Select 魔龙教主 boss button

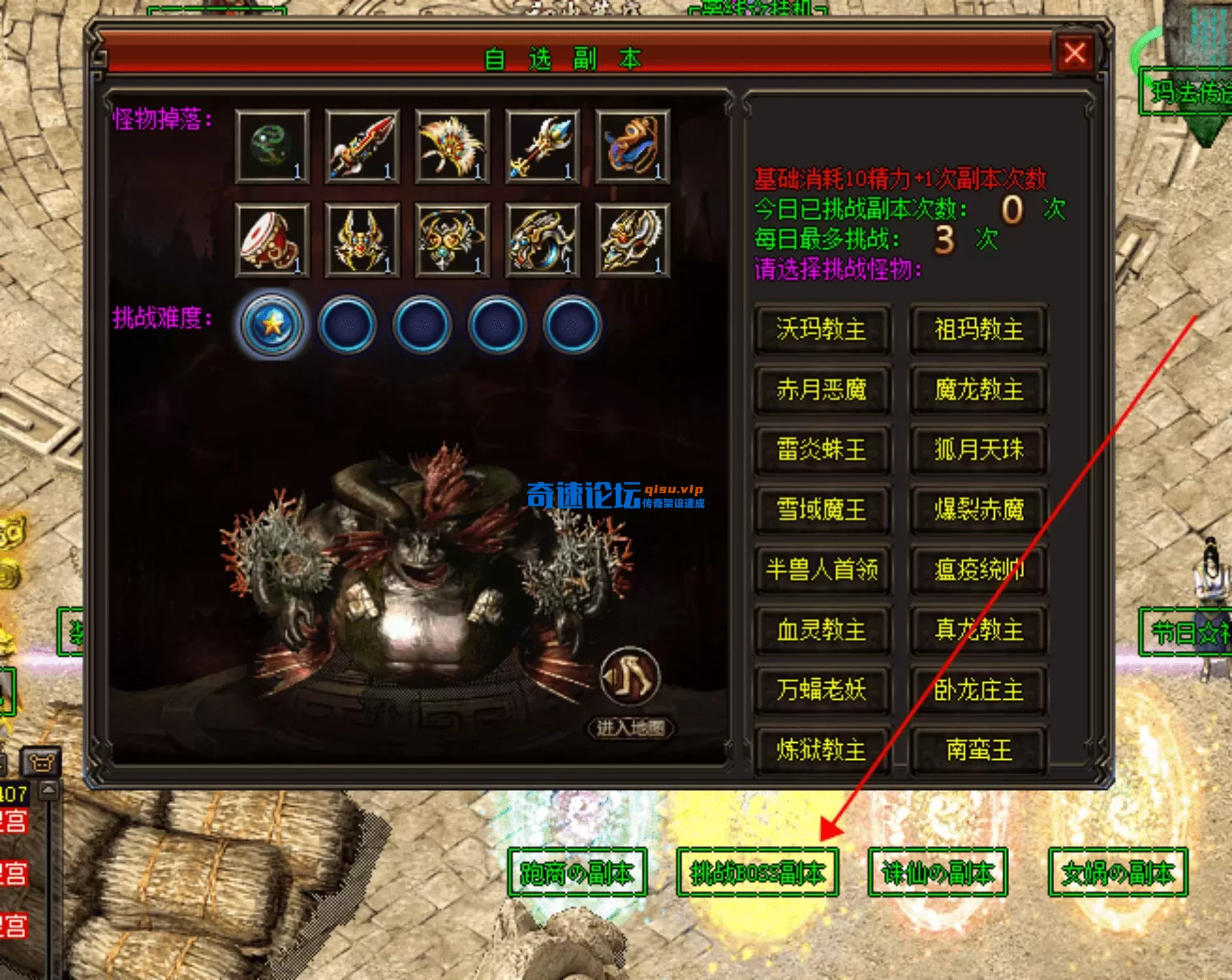pos(978,390)
